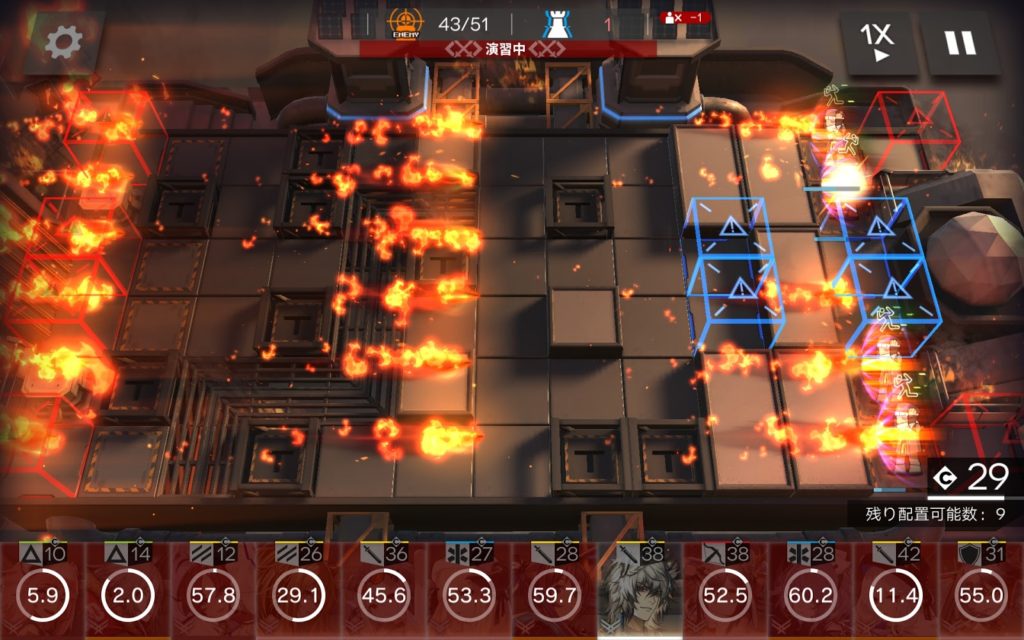Choose the cost 14 operator card
The width and height of the screenshot is (1024, 640).
coord(126,592)
